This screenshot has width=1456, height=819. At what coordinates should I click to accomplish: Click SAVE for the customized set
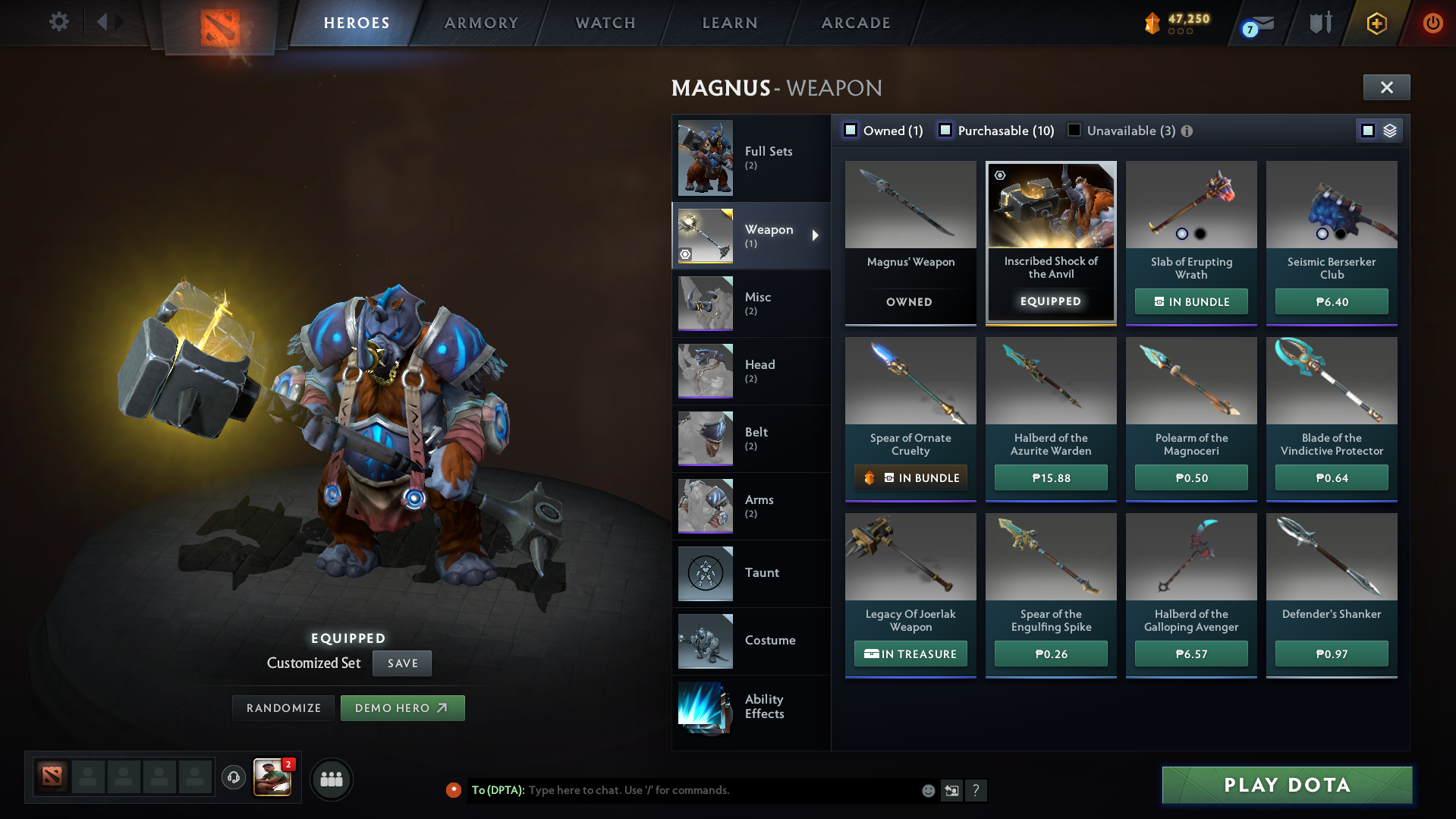(x=401, y=663)
